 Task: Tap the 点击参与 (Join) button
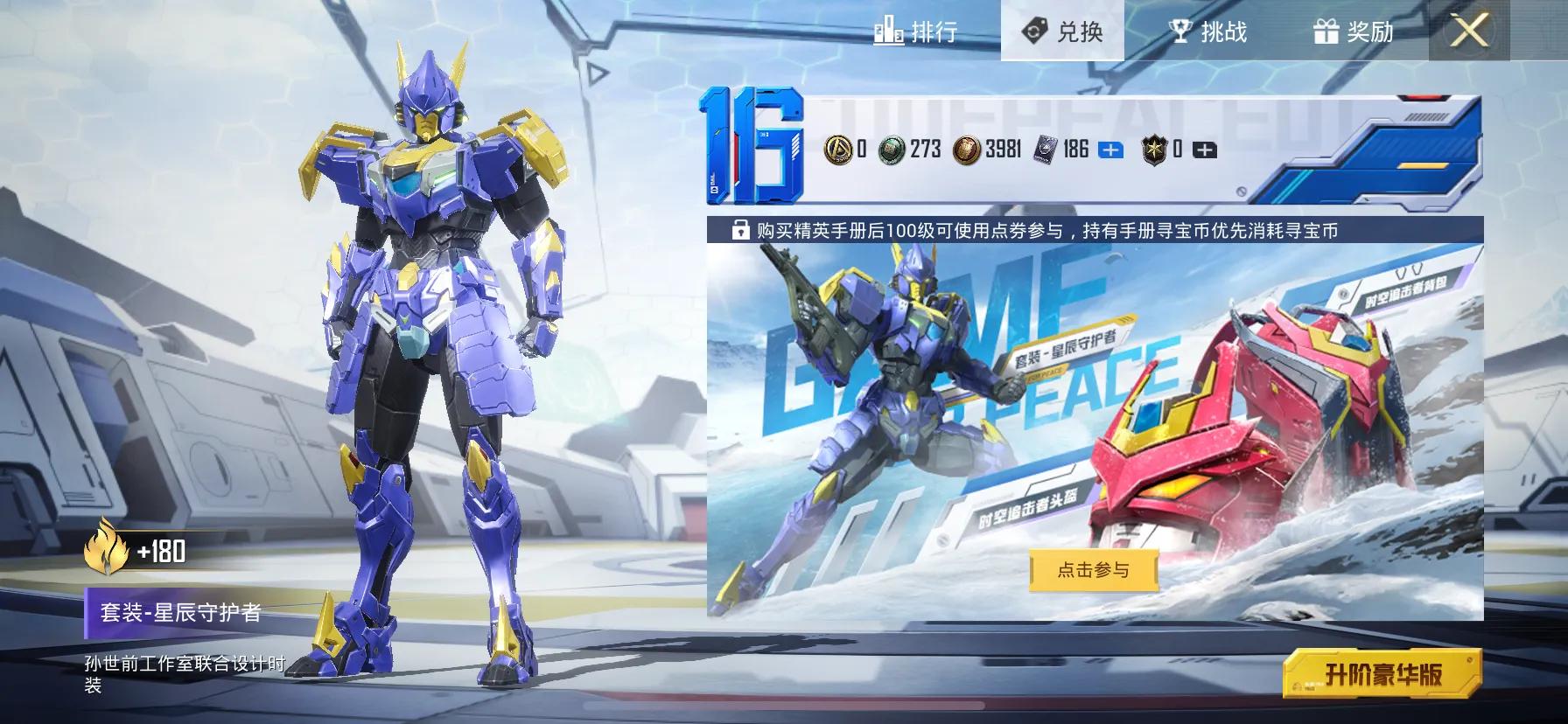(x=1093, y=568)
